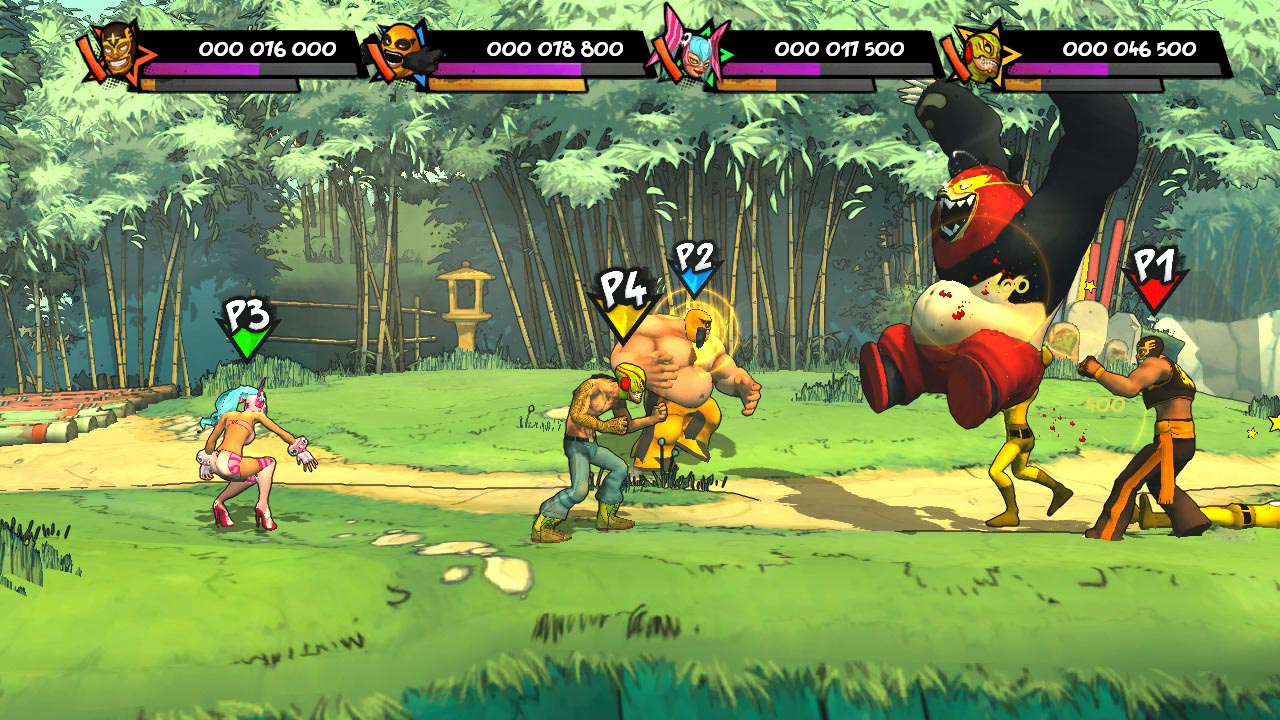Image resolution: width=1280 pixels, height=720 pixels.
Task: Click the green P3 player marker
Action: coord(246,327)
